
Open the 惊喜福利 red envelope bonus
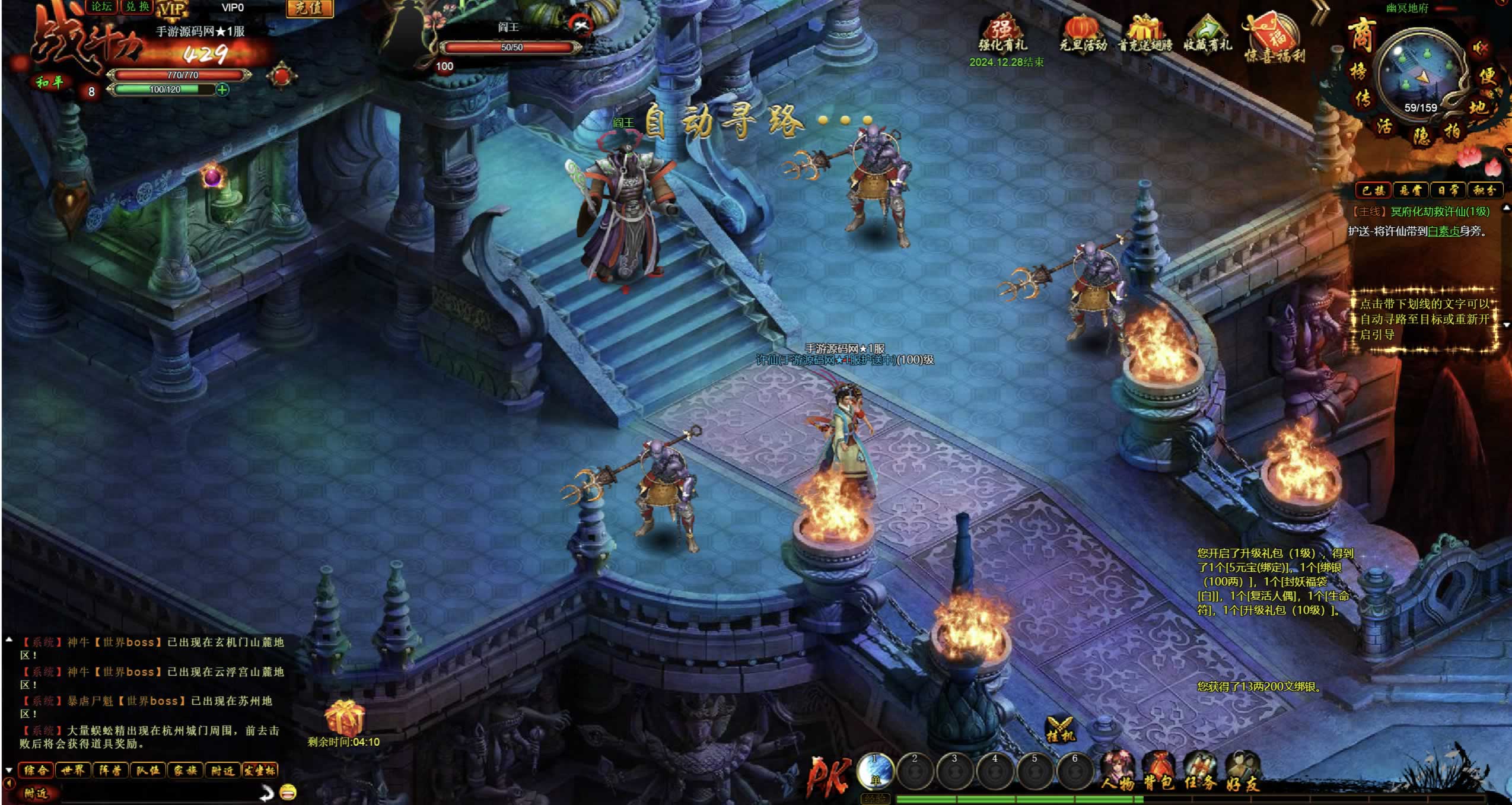(x=1274, y=37)
